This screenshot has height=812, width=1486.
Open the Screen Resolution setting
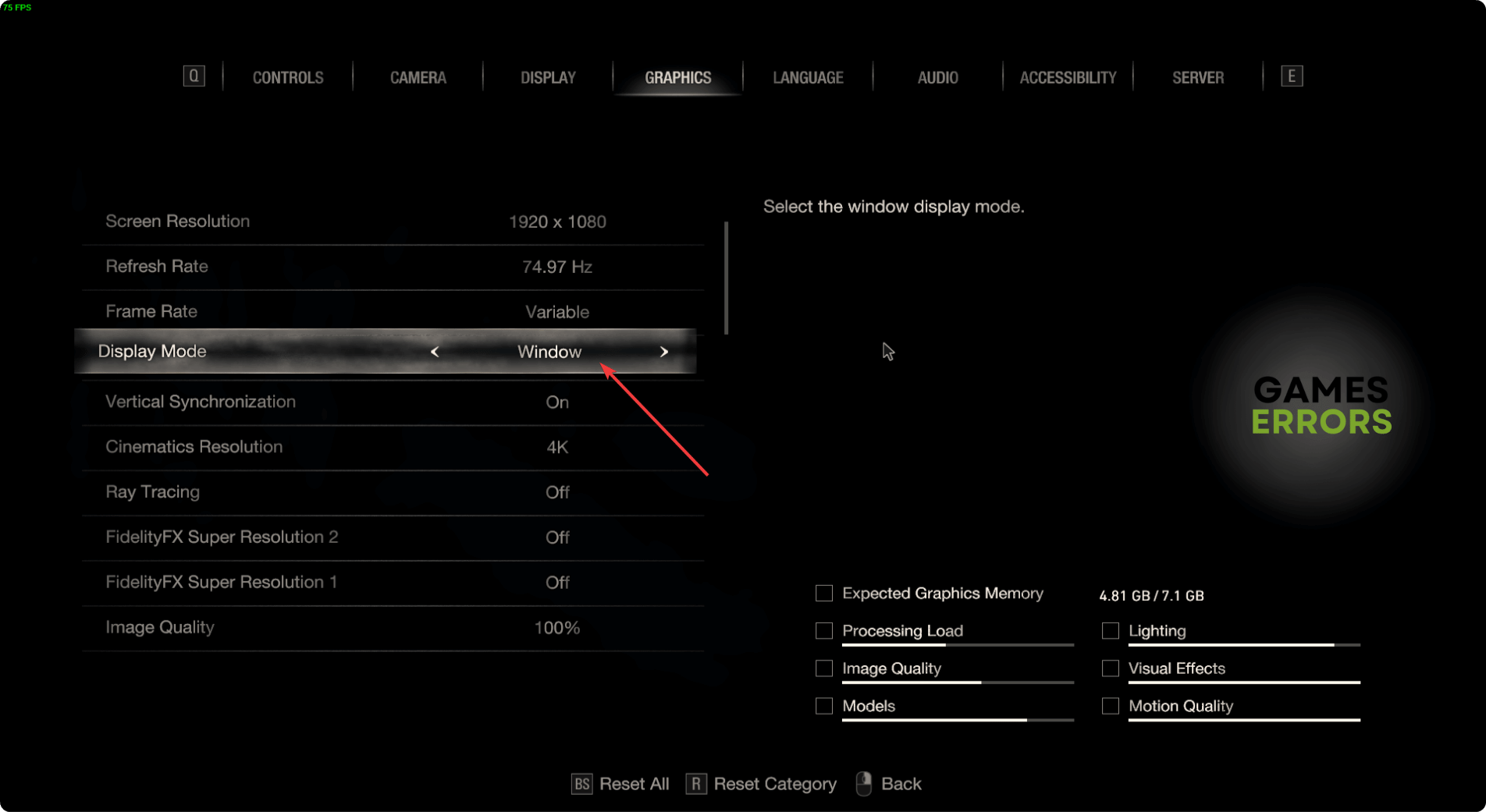[x=390, y=222]
